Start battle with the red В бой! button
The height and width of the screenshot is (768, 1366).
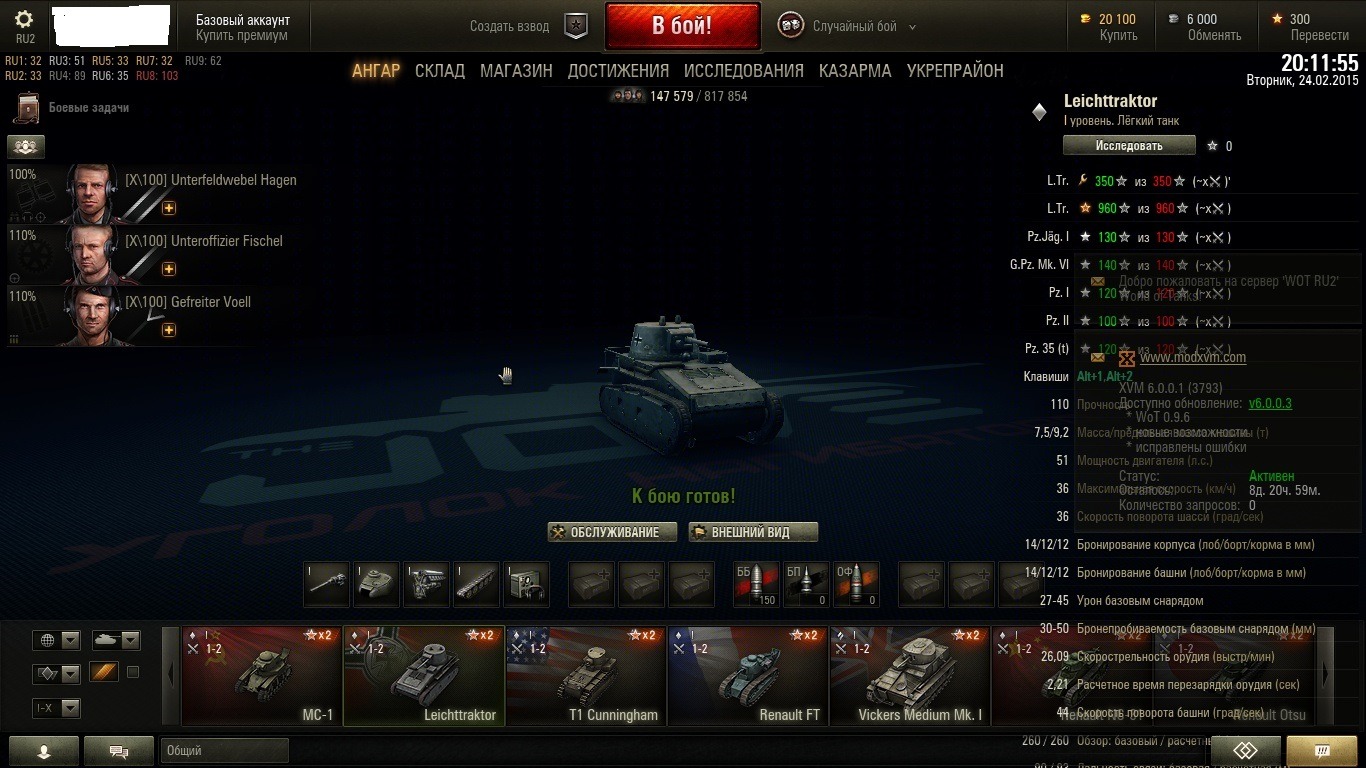tap(682, 26)
